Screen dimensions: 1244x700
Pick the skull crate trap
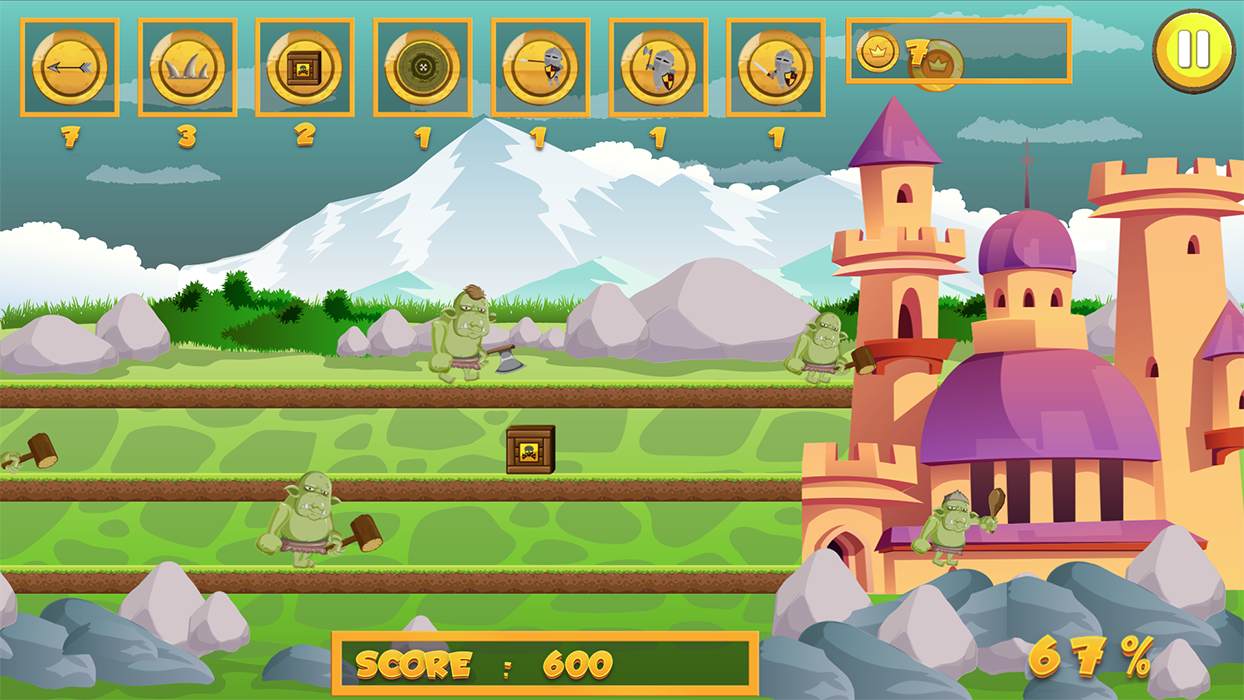(x=305, y=68)
